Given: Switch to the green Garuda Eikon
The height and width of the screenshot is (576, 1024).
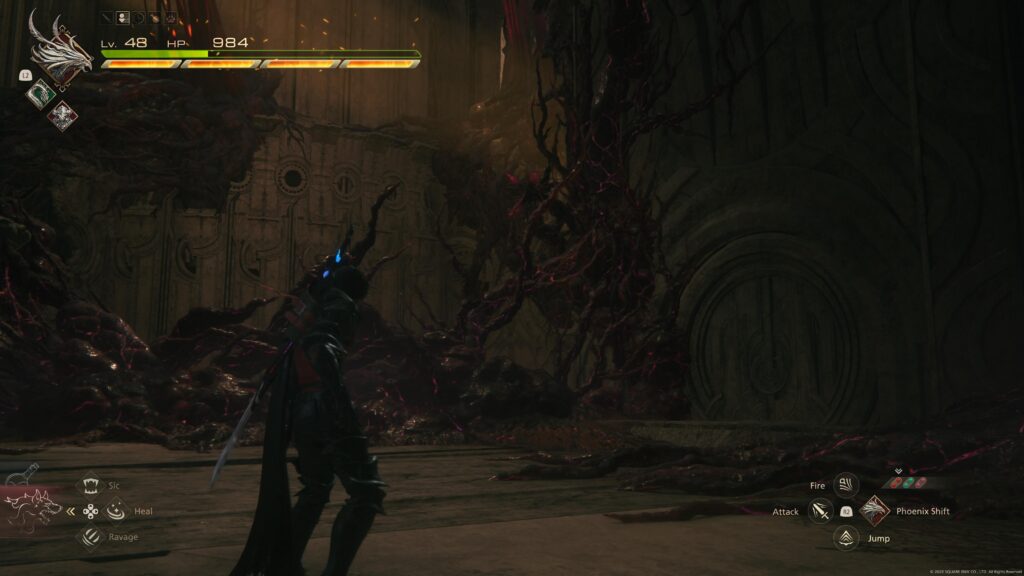Looking at the screenshot, I should pos(40,94).
